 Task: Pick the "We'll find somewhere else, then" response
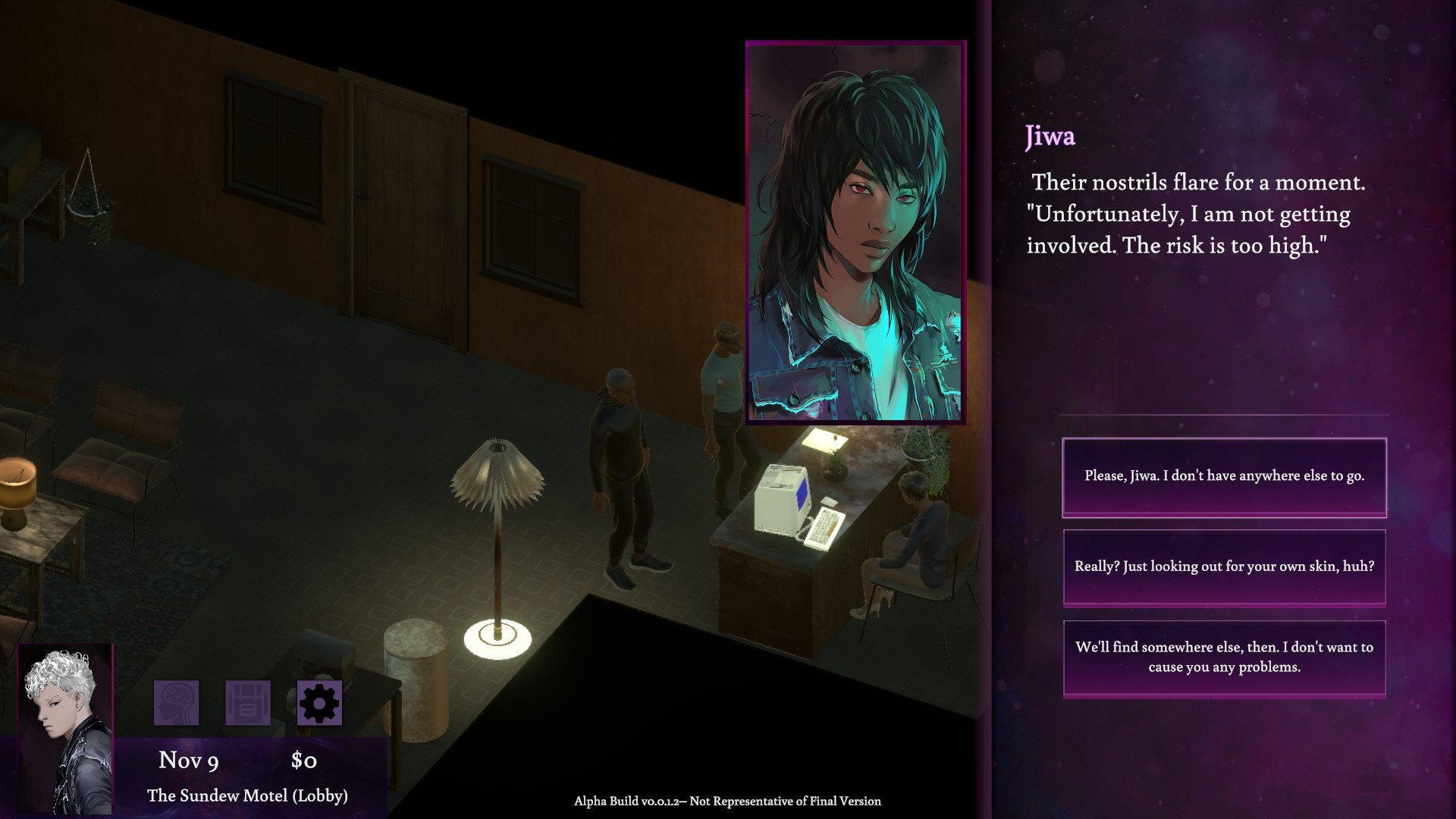pos(1224,657)
